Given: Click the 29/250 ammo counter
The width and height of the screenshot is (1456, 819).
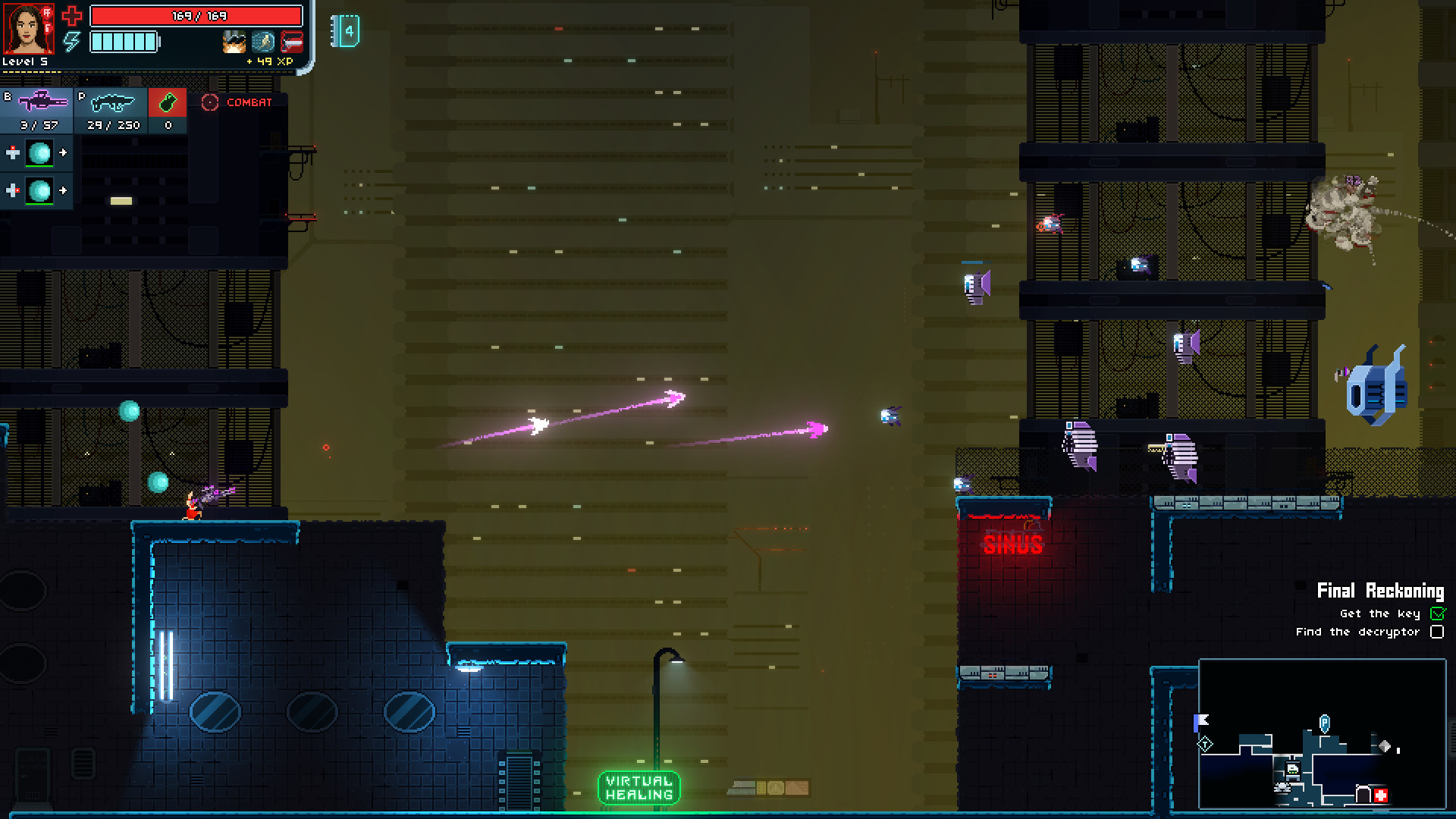Looking at the screenshot, I should coord(113,124).
